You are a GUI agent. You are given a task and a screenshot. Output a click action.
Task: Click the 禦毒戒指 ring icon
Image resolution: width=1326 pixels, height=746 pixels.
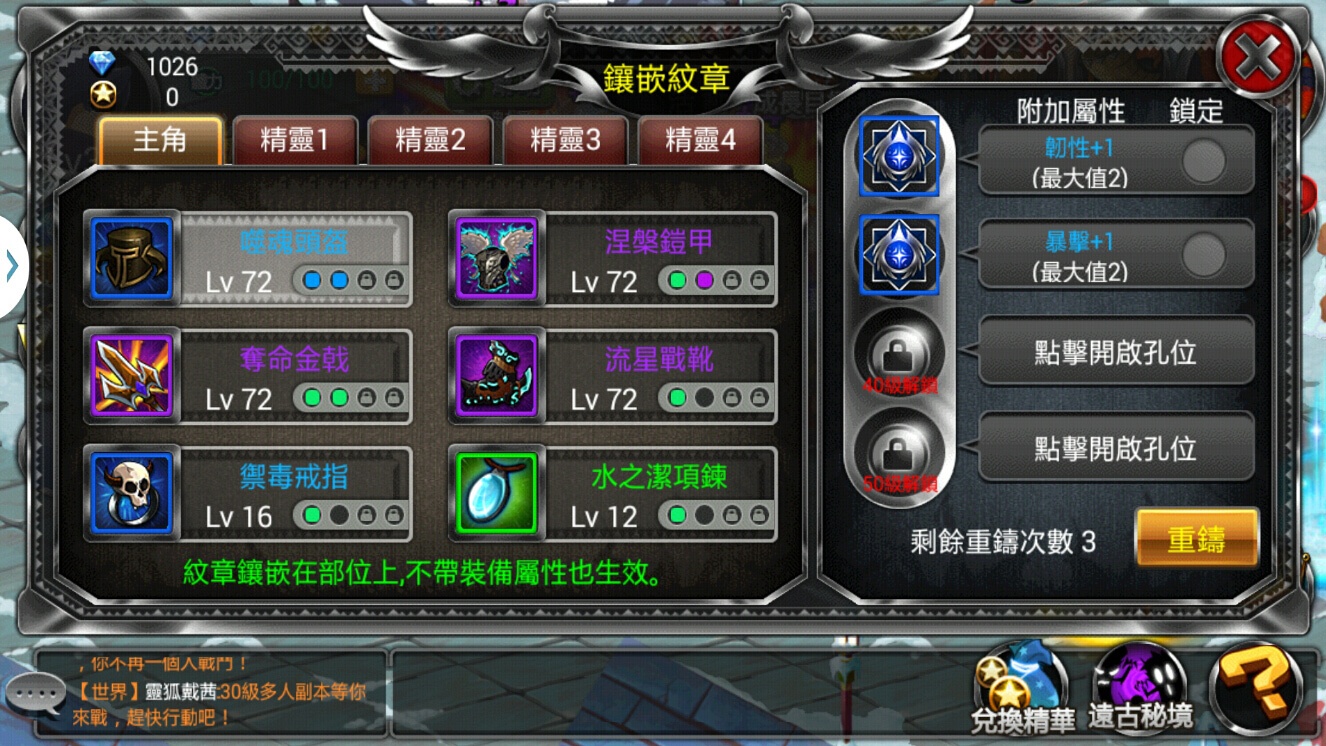131,492
